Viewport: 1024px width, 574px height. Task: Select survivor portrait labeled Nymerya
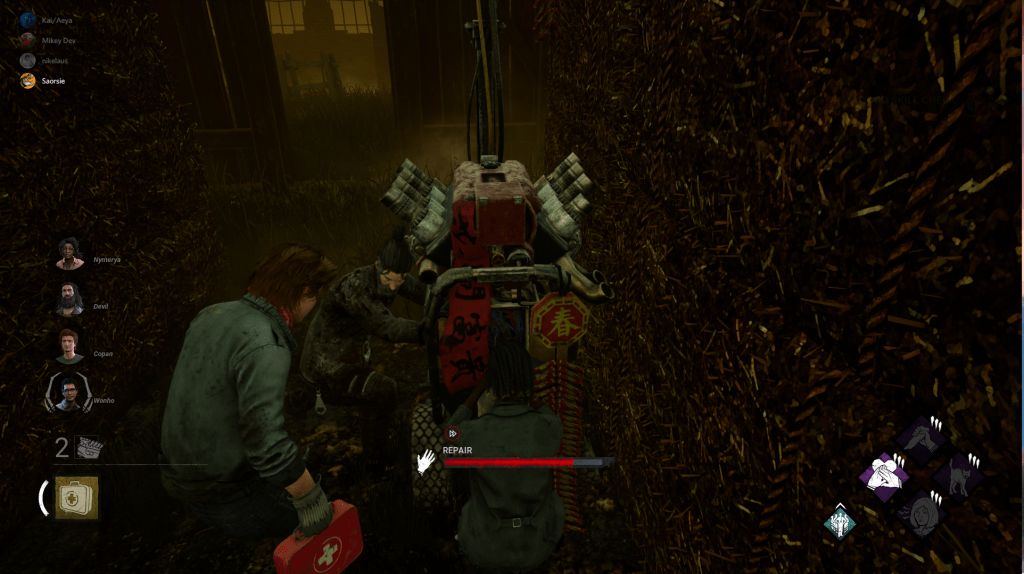(70, 254)
